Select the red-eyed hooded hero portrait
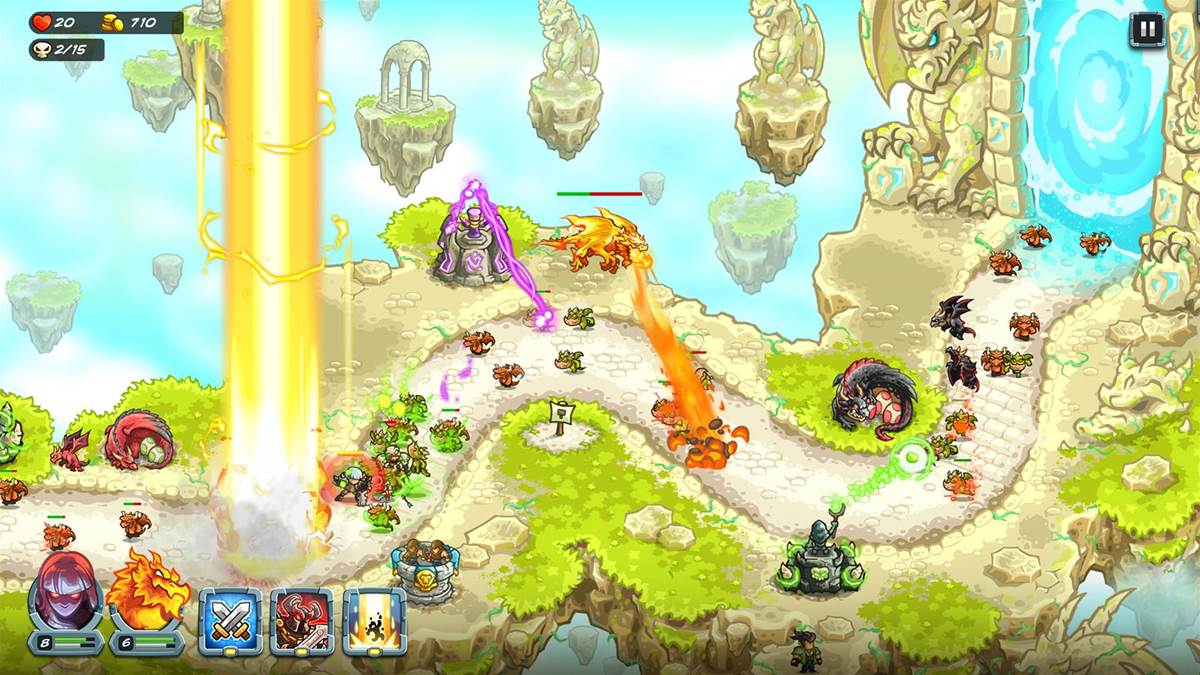 66,593
